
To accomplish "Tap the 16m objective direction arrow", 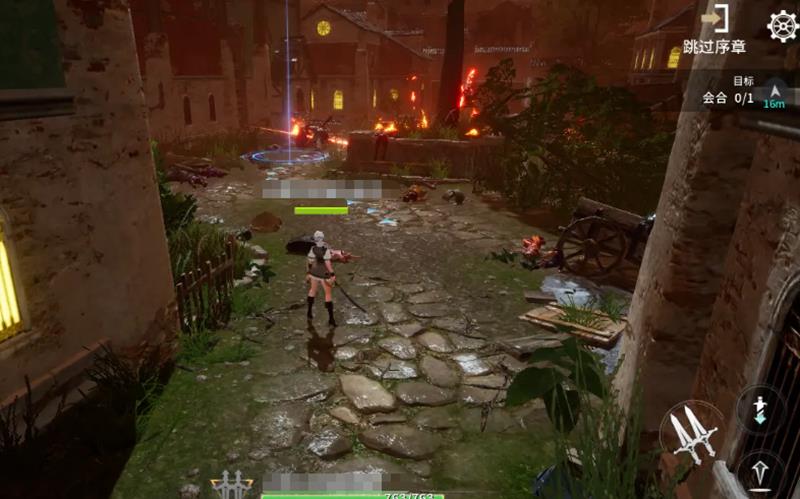I will click(x=774, y=94).
